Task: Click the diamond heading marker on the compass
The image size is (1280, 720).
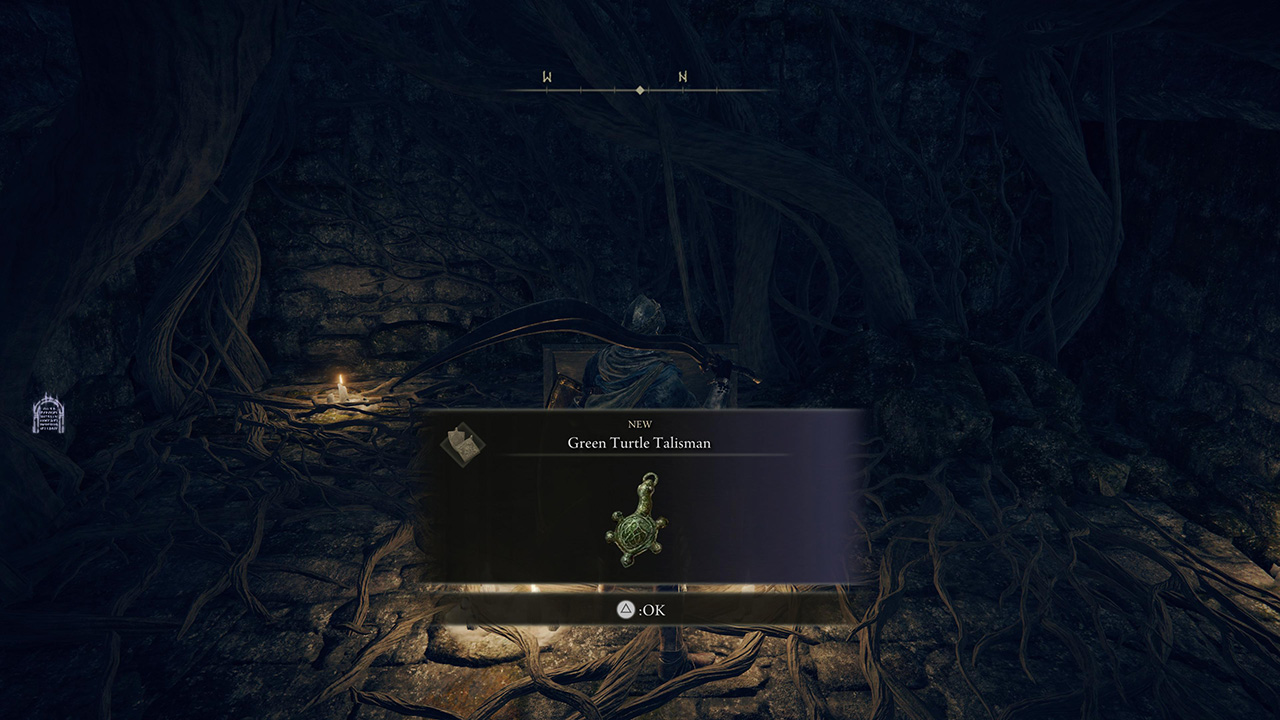Action: coord(639,88)
